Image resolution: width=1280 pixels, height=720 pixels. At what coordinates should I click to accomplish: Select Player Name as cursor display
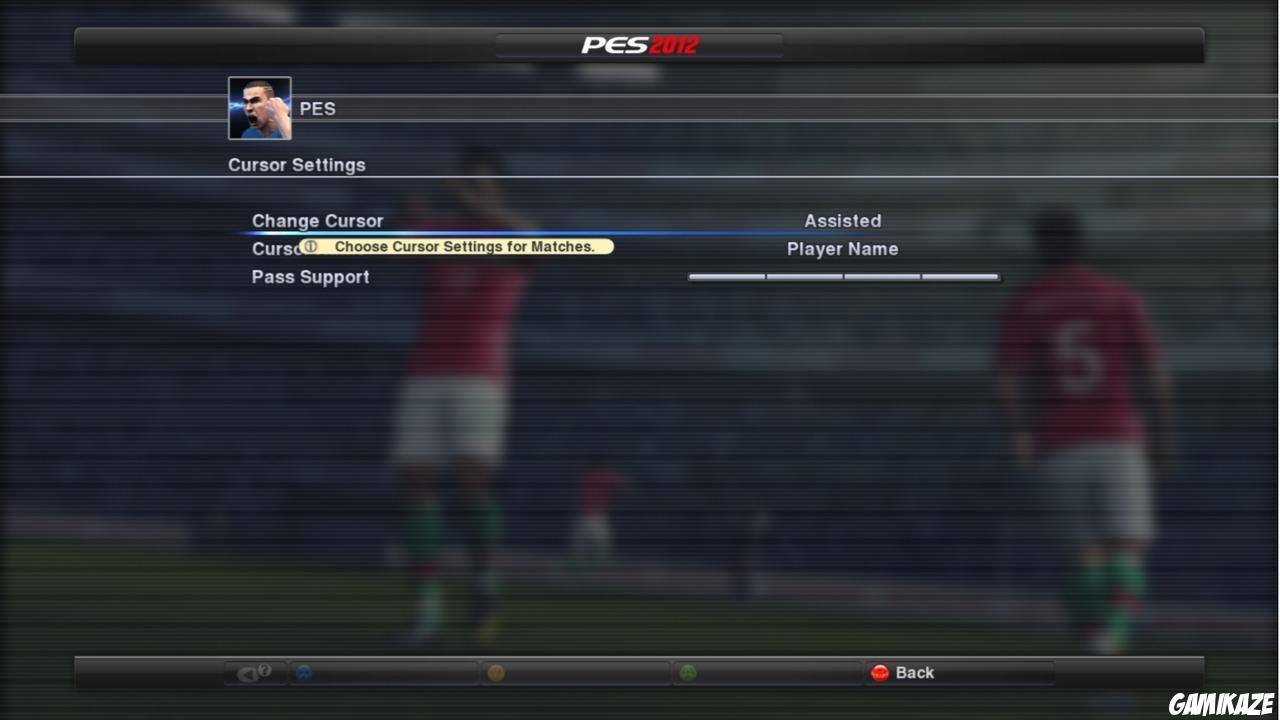click(x=842, y=249)
